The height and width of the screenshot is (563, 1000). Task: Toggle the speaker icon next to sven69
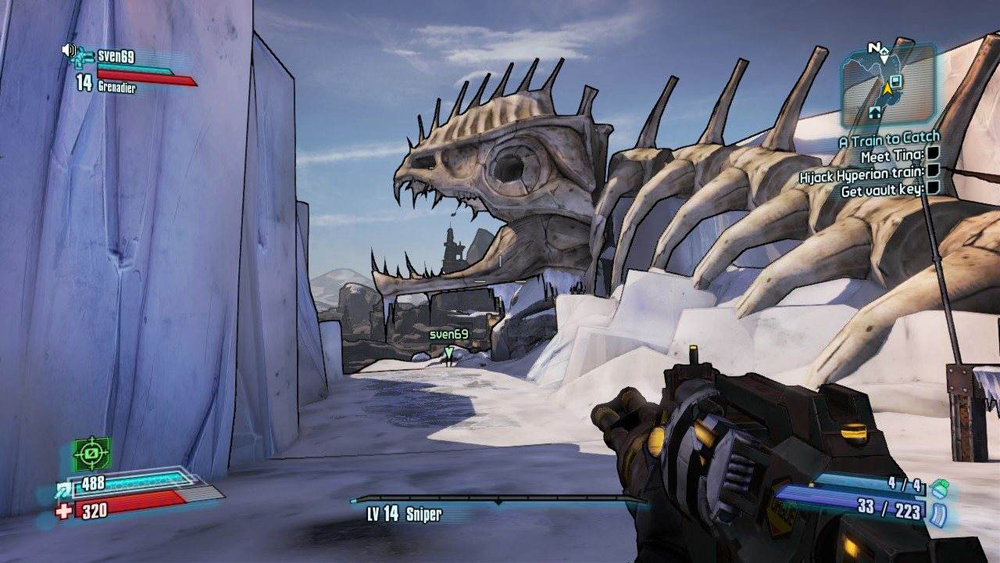coord(69,50)
